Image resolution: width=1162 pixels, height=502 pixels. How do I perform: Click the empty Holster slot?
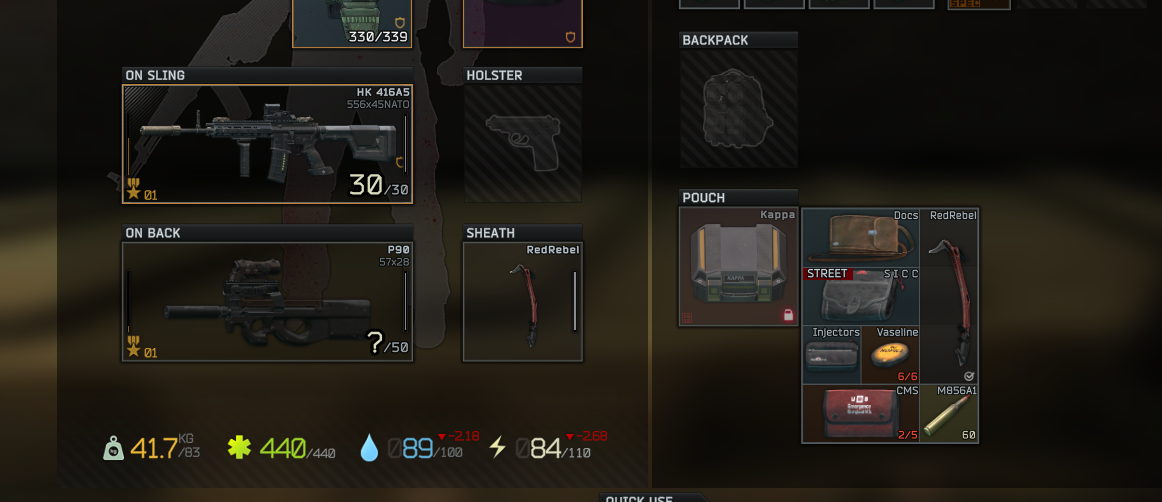522,143
